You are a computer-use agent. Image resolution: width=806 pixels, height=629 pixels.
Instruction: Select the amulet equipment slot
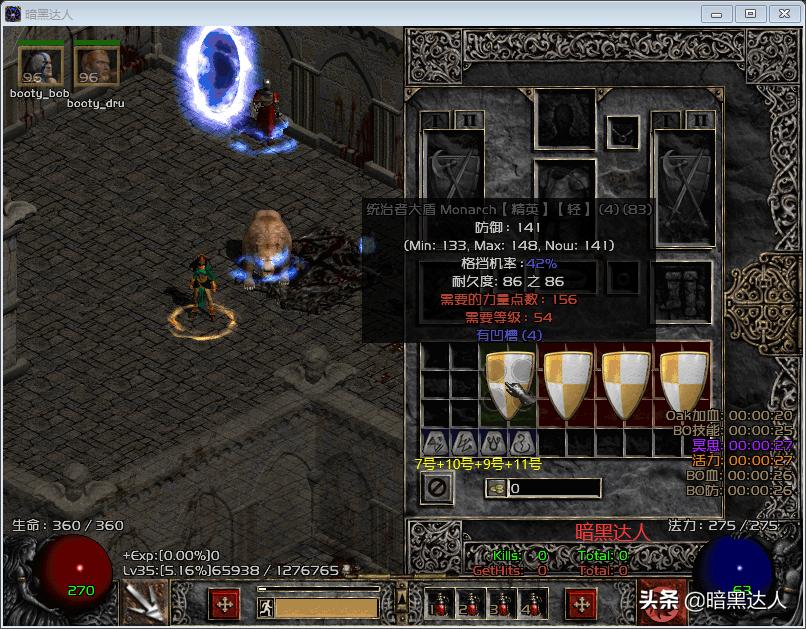[x=624, y=130]
